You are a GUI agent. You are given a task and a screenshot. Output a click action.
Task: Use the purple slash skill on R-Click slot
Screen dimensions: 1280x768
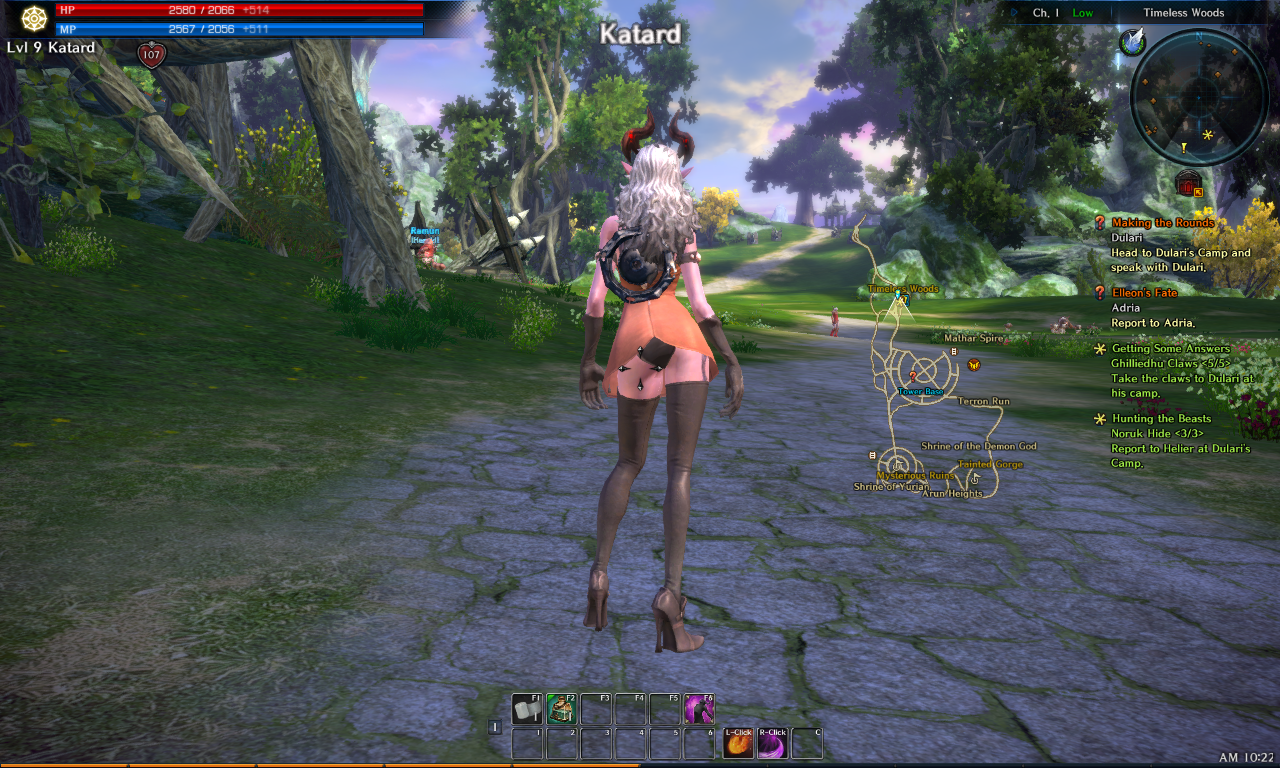click(772, 744)
